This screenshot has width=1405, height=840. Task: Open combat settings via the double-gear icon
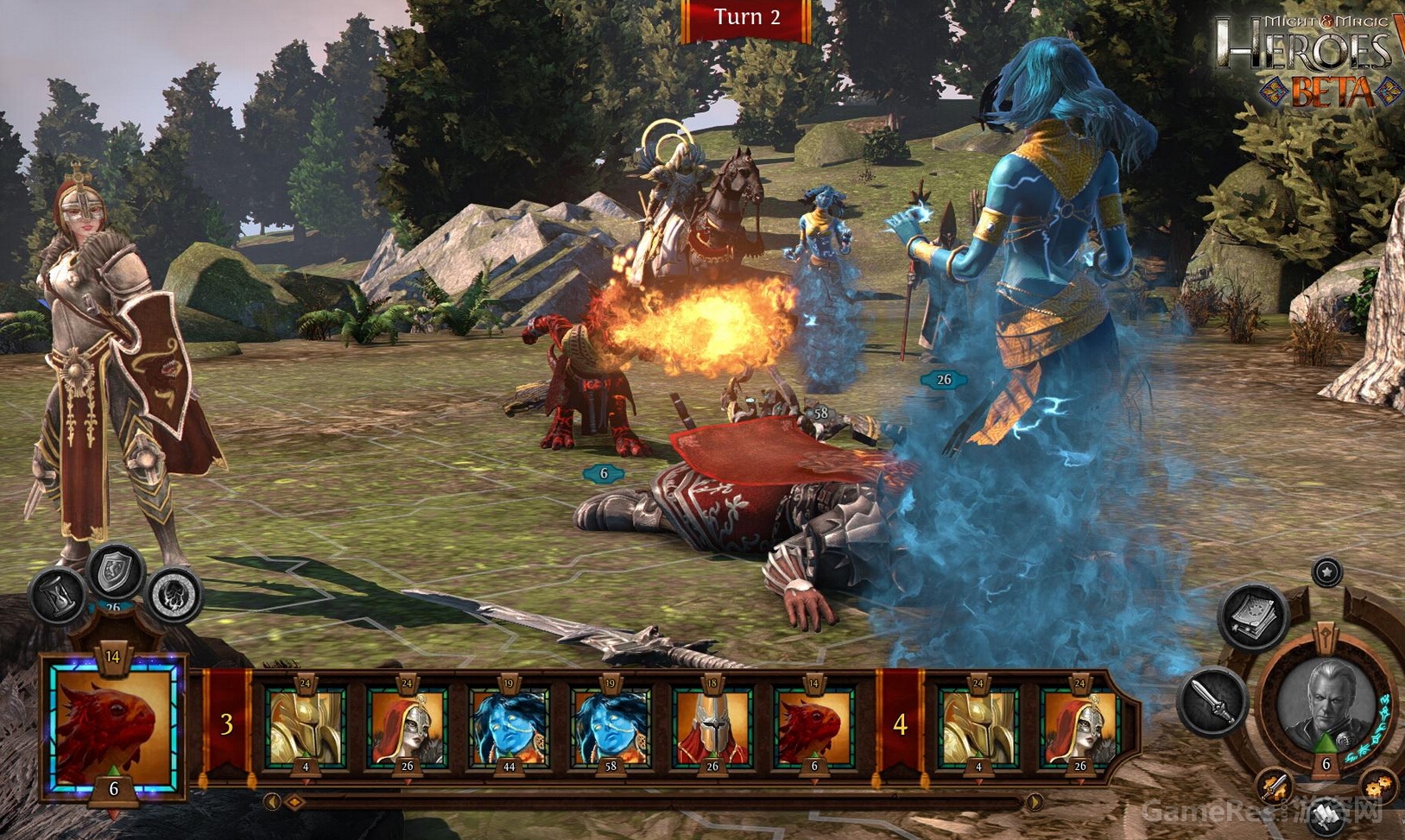coord(1378,786)
